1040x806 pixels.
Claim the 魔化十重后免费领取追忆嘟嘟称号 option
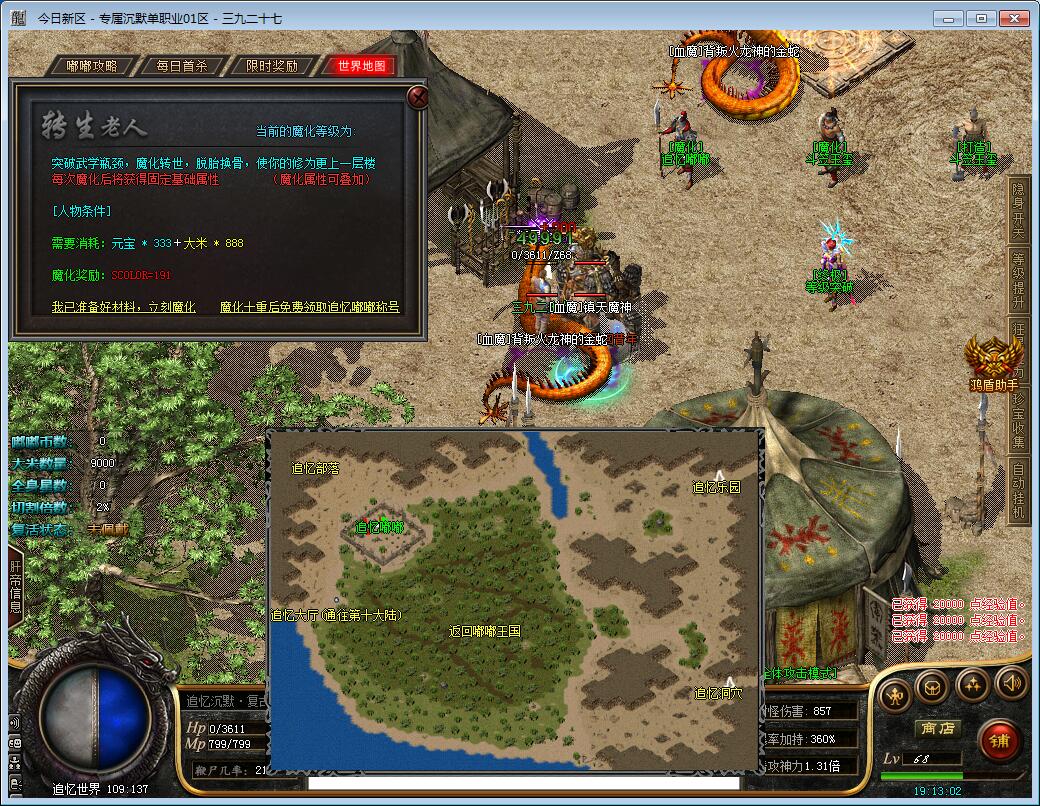tap(309, 307)
